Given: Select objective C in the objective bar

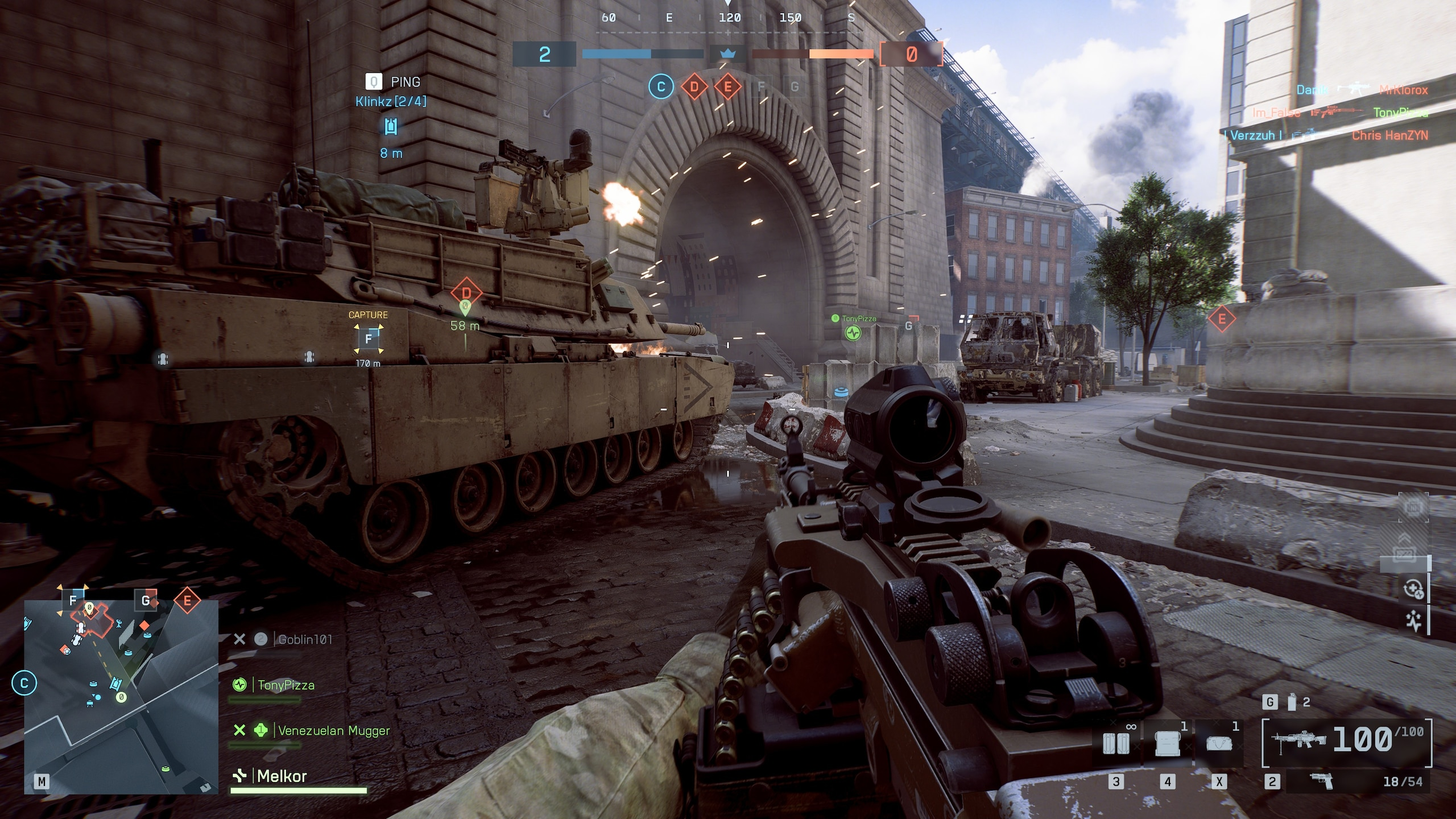Looking at the screenshot, I should 660,87.
